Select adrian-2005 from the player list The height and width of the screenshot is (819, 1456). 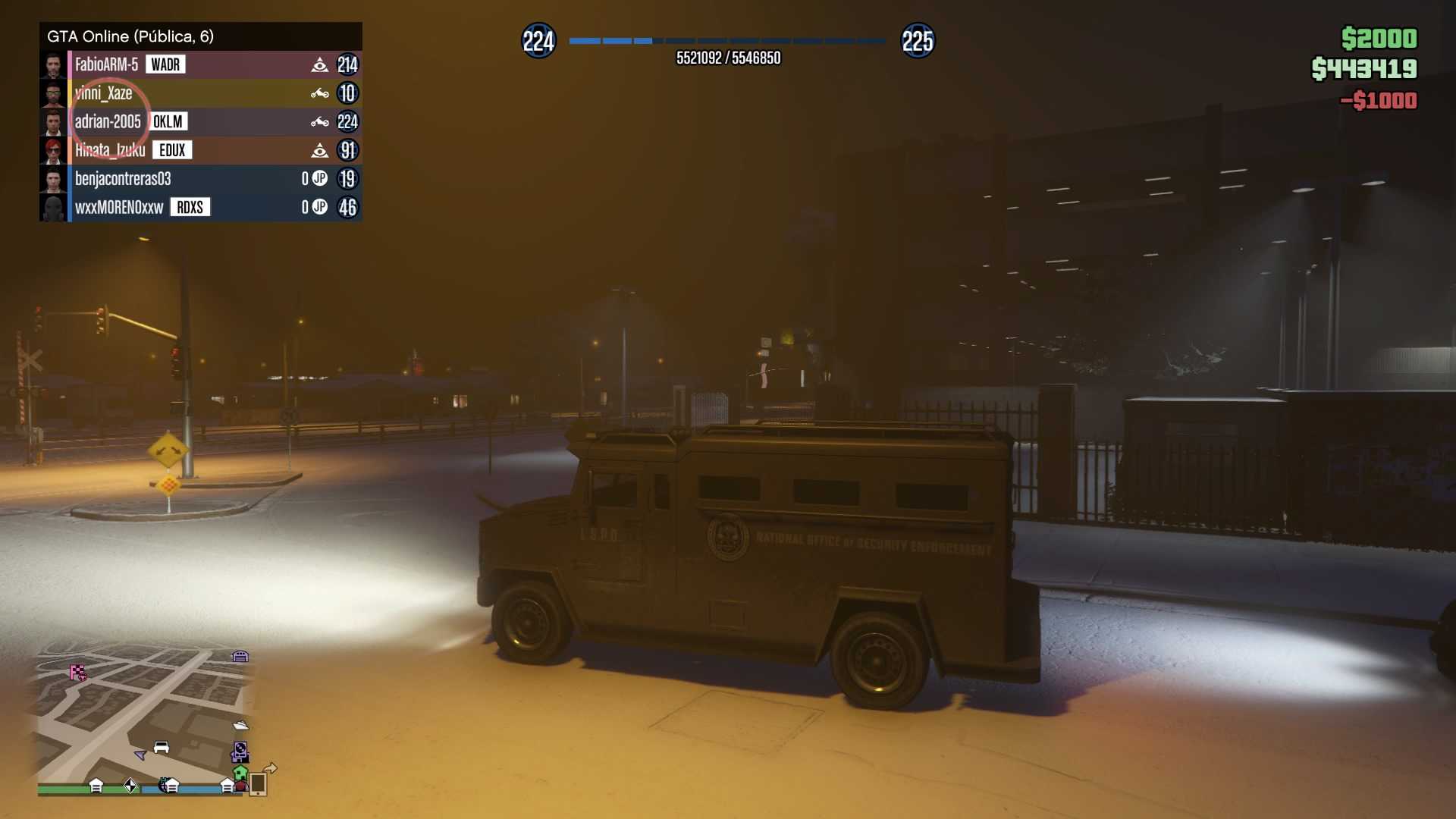click(108, 121)
